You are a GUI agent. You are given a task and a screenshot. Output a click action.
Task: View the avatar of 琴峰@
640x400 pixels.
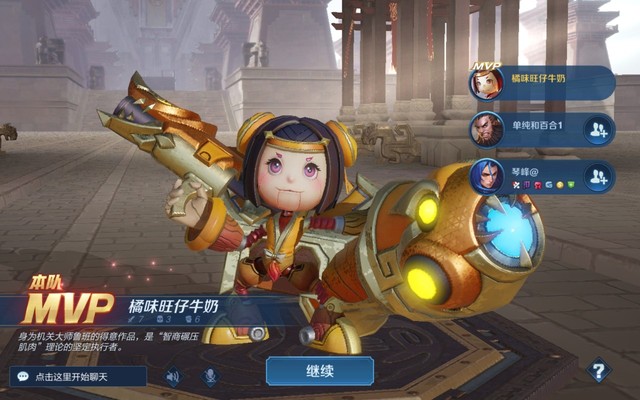tap(487, 176)
